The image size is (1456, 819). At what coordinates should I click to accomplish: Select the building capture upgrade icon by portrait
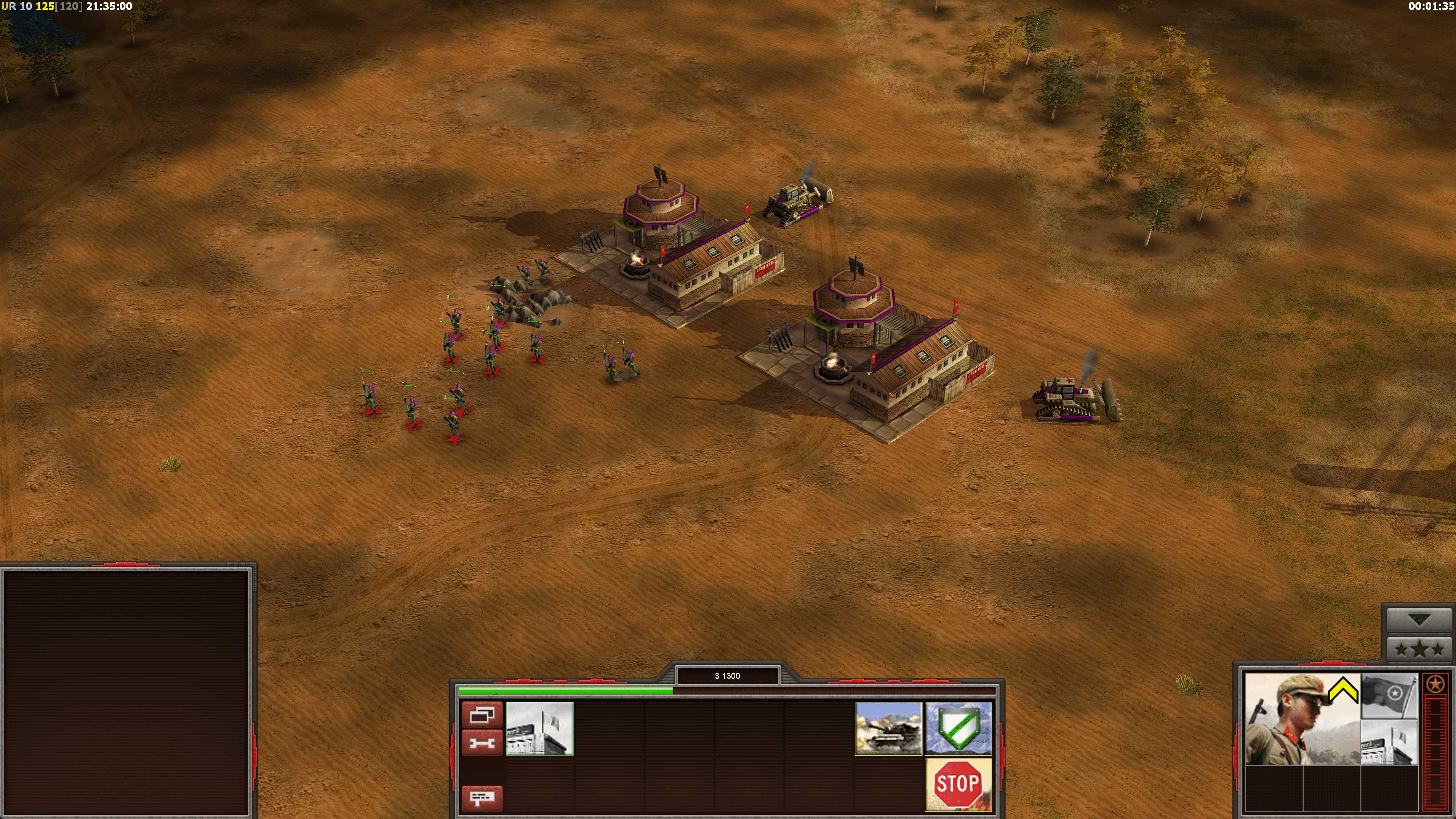1389,742
